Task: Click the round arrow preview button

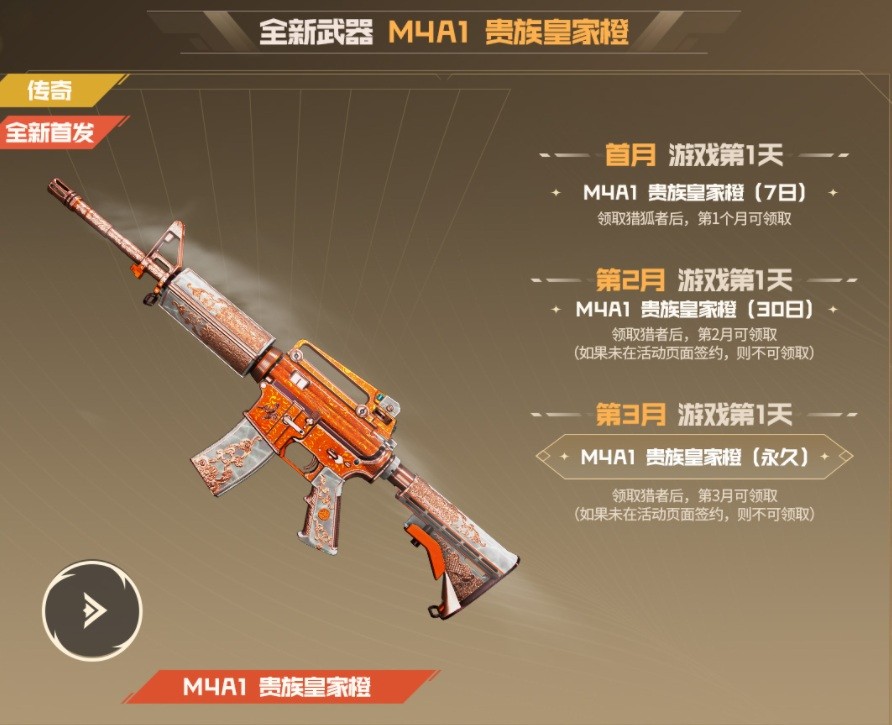Action: (92, 609)
